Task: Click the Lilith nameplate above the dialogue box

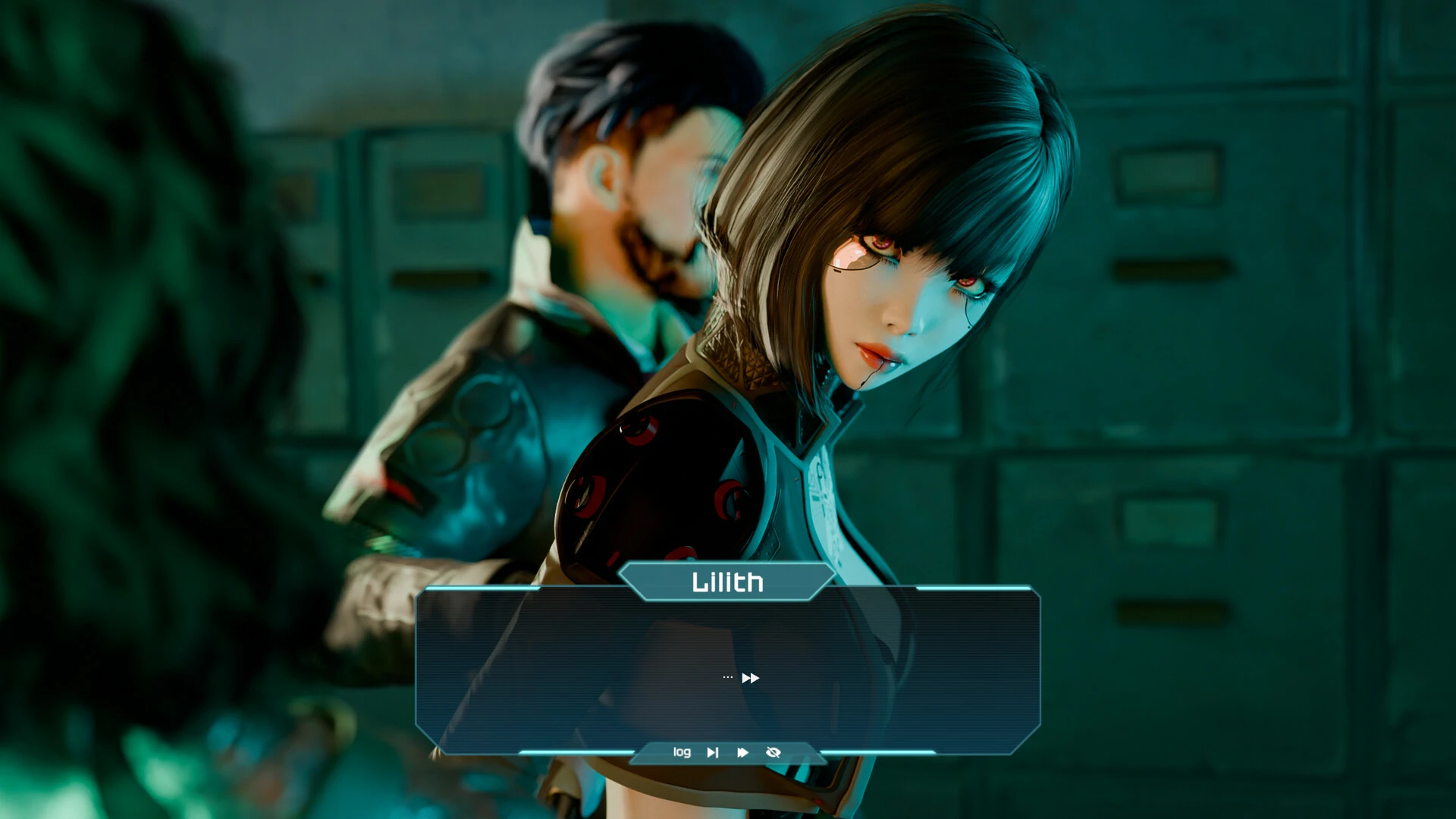Action: tap(727, 582)
